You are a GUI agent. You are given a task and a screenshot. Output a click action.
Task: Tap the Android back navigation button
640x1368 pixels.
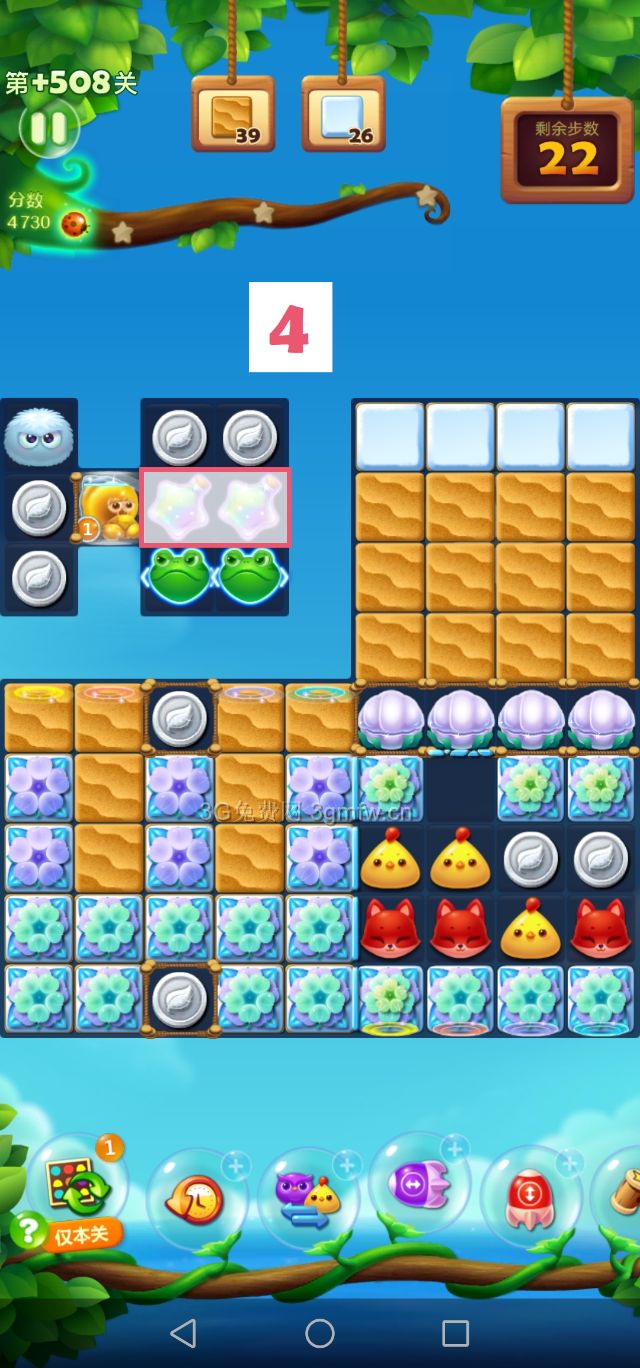click(183, 1332)
